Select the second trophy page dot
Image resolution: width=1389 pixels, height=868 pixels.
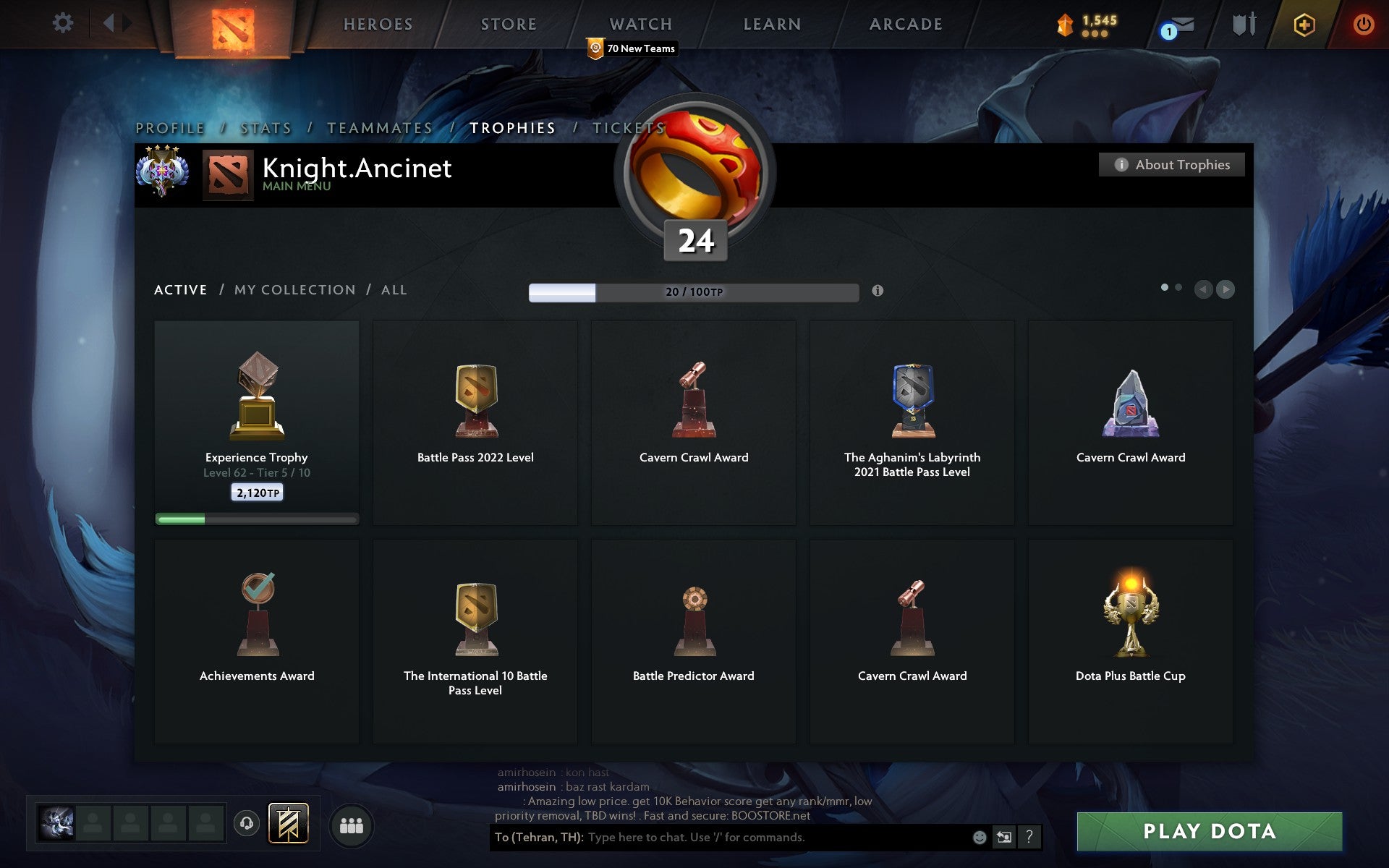click(x=1178, y=287)
